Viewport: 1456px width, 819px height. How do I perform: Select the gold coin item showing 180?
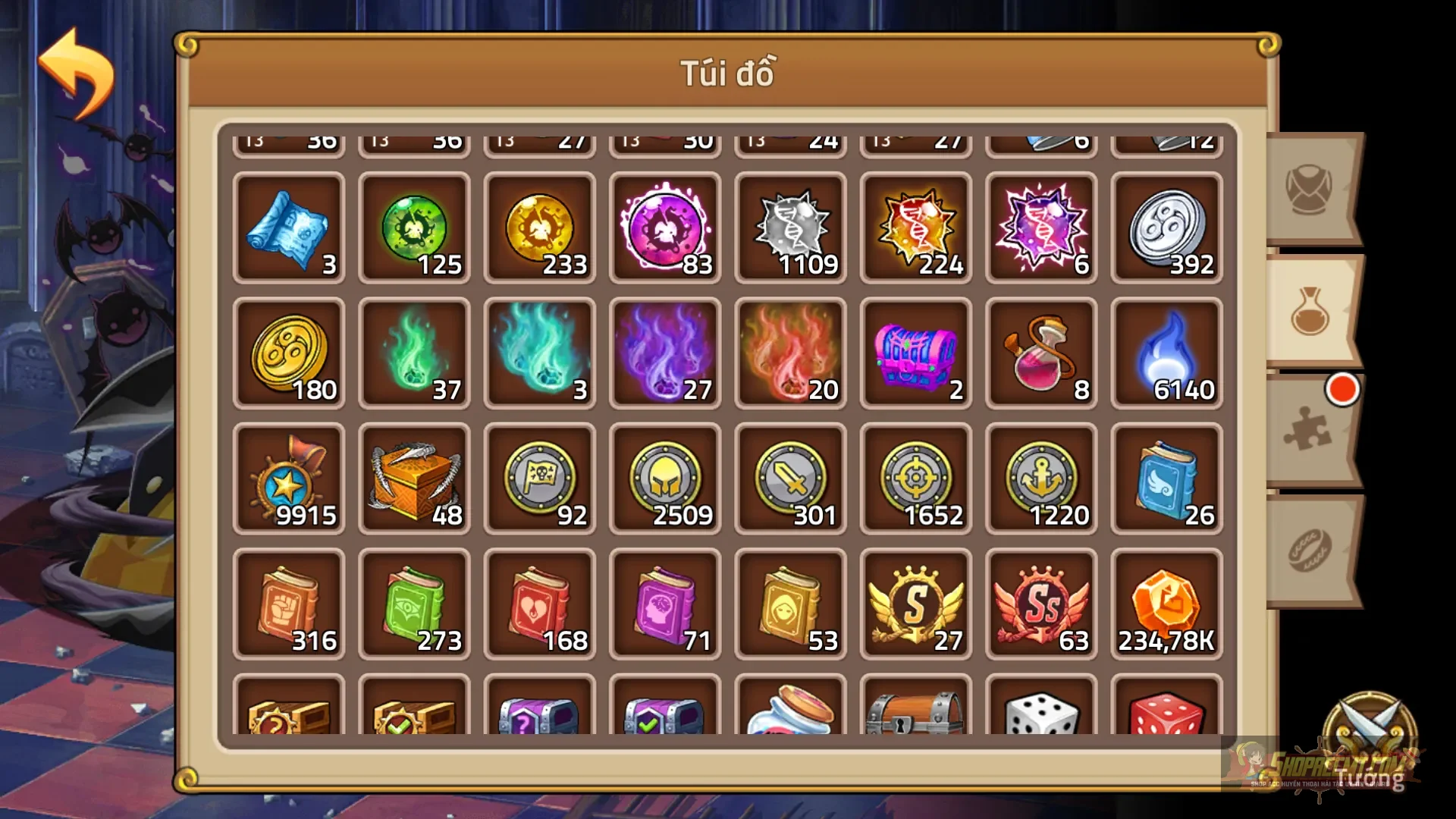(x=289, y=353)
